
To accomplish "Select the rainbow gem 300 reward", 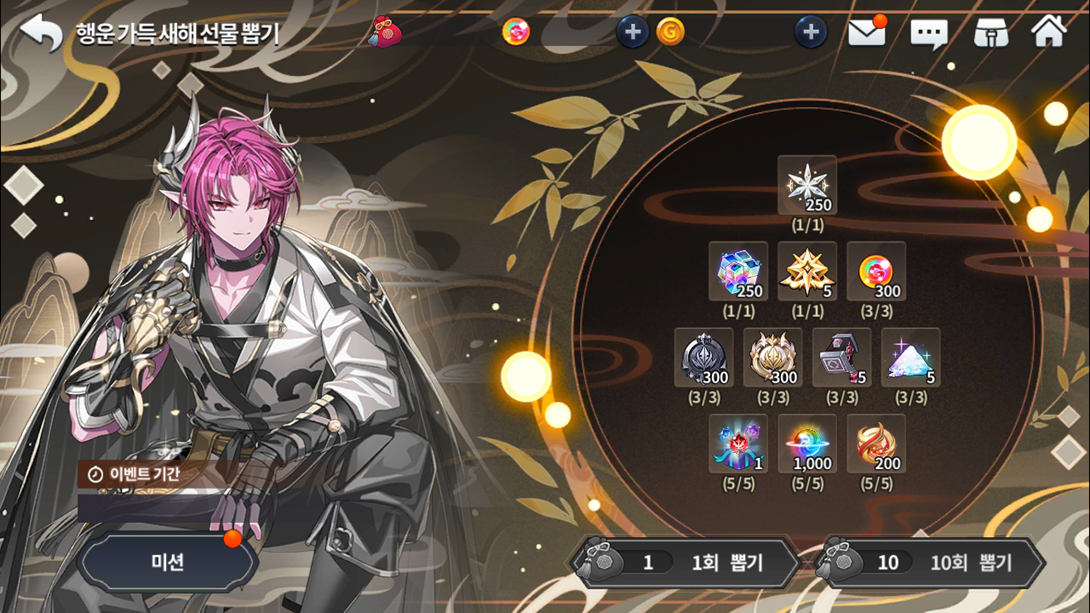I will tap(876, 272).
